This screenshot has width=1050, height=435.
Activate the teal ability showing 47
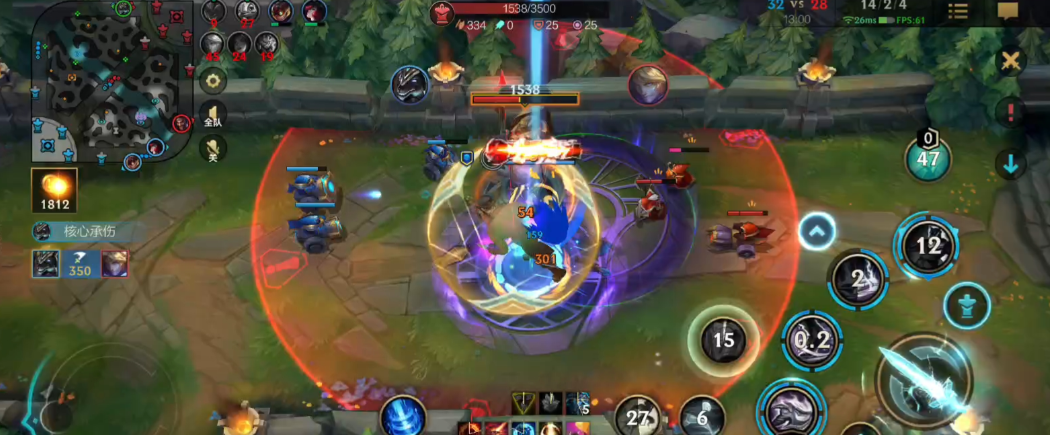928,158
